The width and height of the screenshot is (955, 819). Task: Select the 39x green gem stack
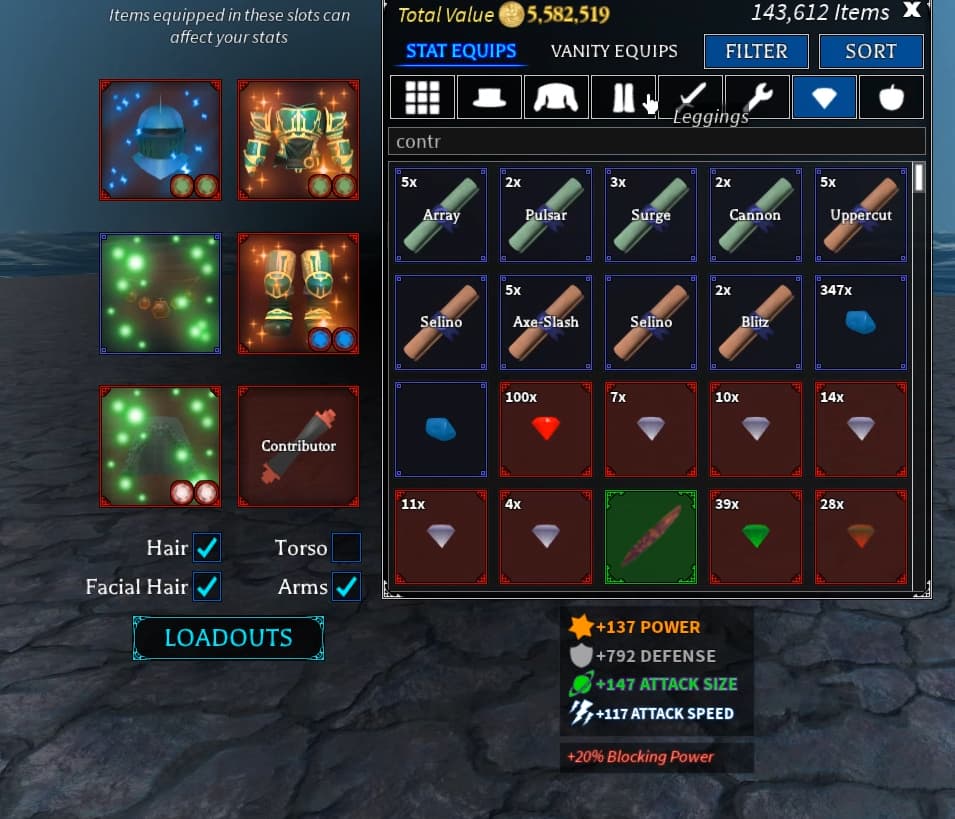click(756, 537)
